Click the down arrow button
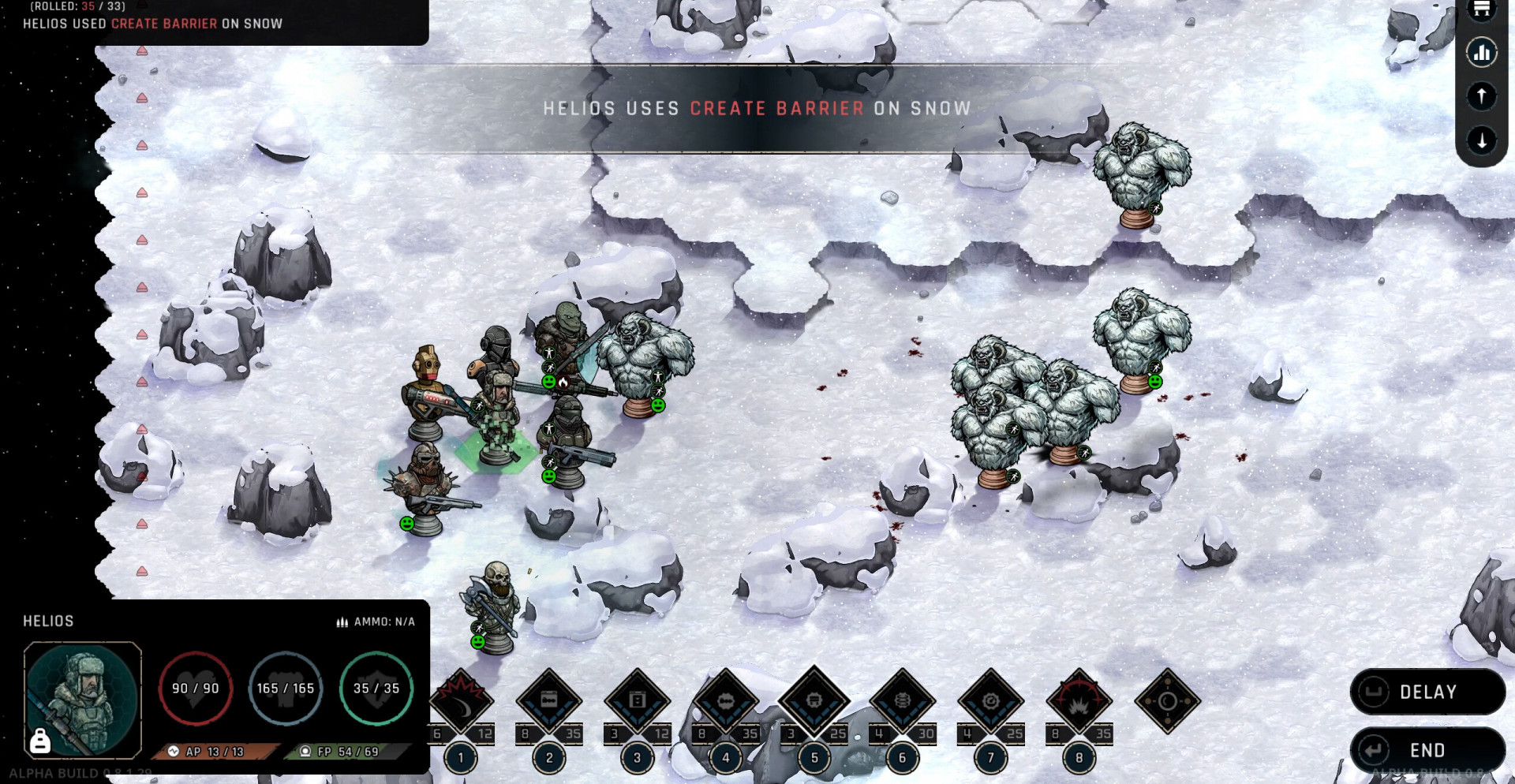Image resolution: width=1515 pixels, height=784 pixels. point(1482,140)
